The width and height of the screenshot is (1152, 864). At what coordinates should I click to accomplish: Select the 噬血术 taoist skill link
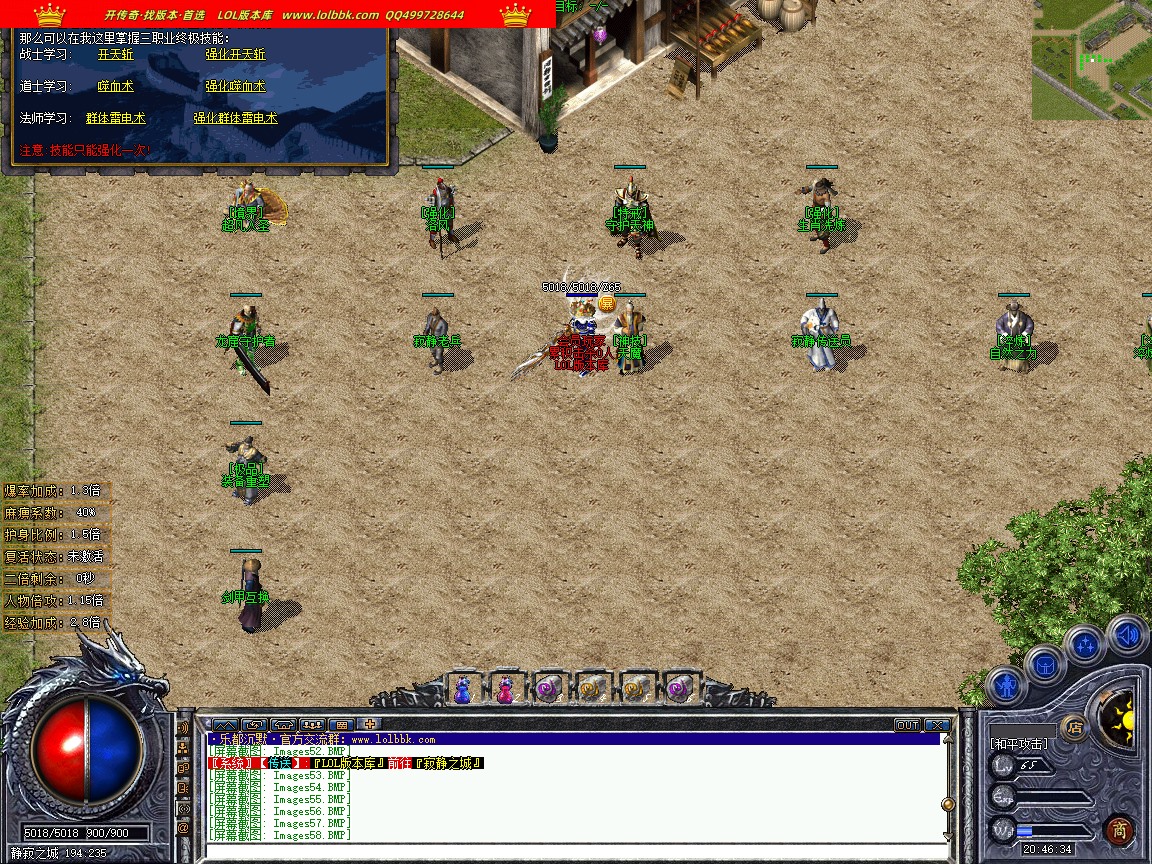pyautogui.click(x=115, y=87)
